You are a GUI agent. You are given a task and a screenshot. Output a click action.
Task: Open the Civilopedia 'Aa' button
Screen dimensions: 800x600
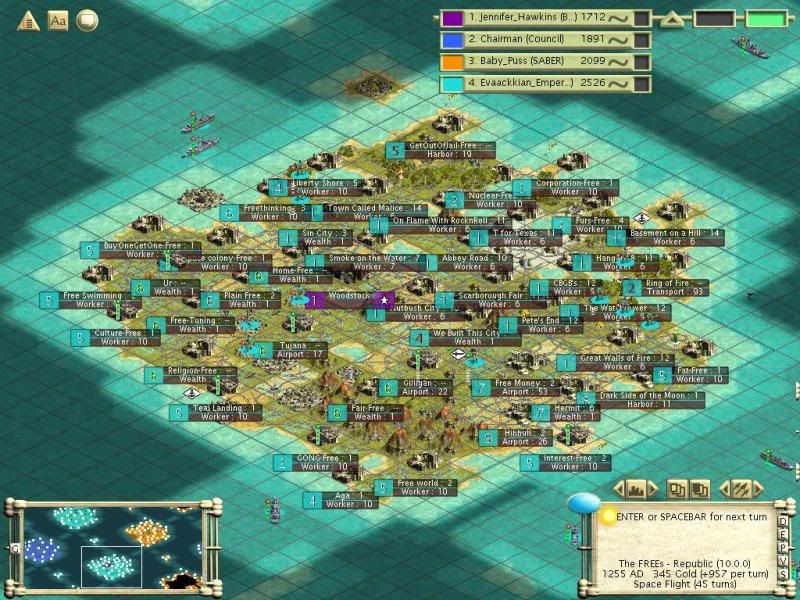(58, 19)
